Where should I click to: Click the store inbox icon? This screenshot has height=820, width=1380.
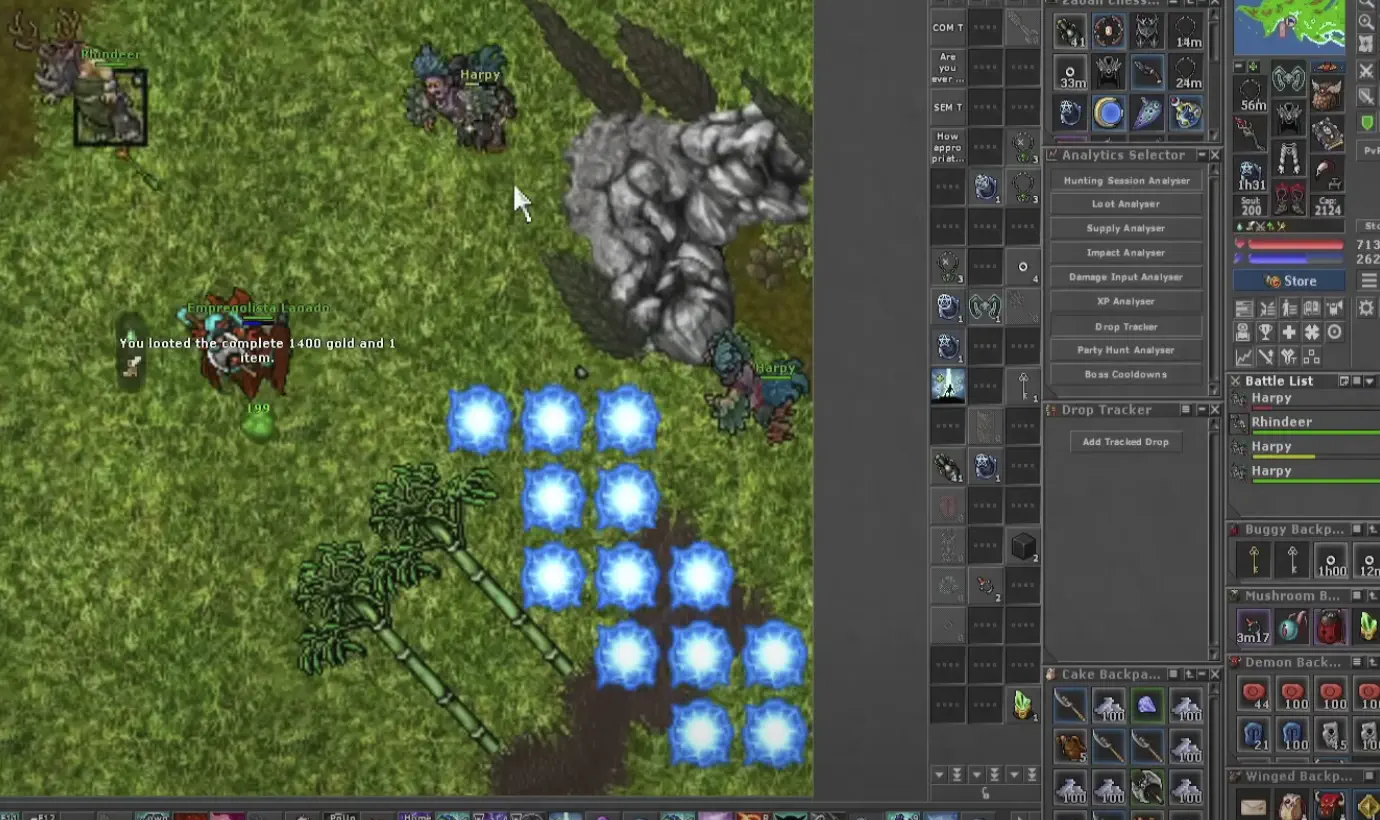(x=1244, y=331)
